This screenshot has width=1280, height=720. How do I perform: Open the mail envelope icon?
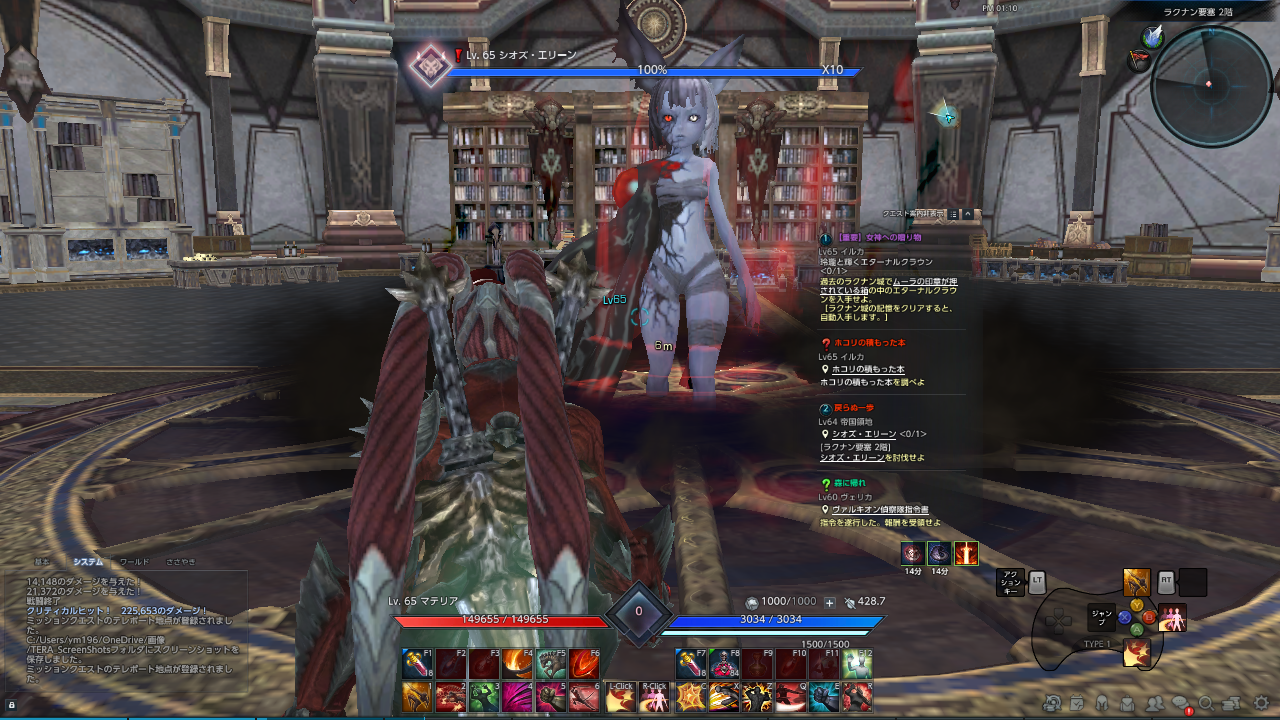1128,703
